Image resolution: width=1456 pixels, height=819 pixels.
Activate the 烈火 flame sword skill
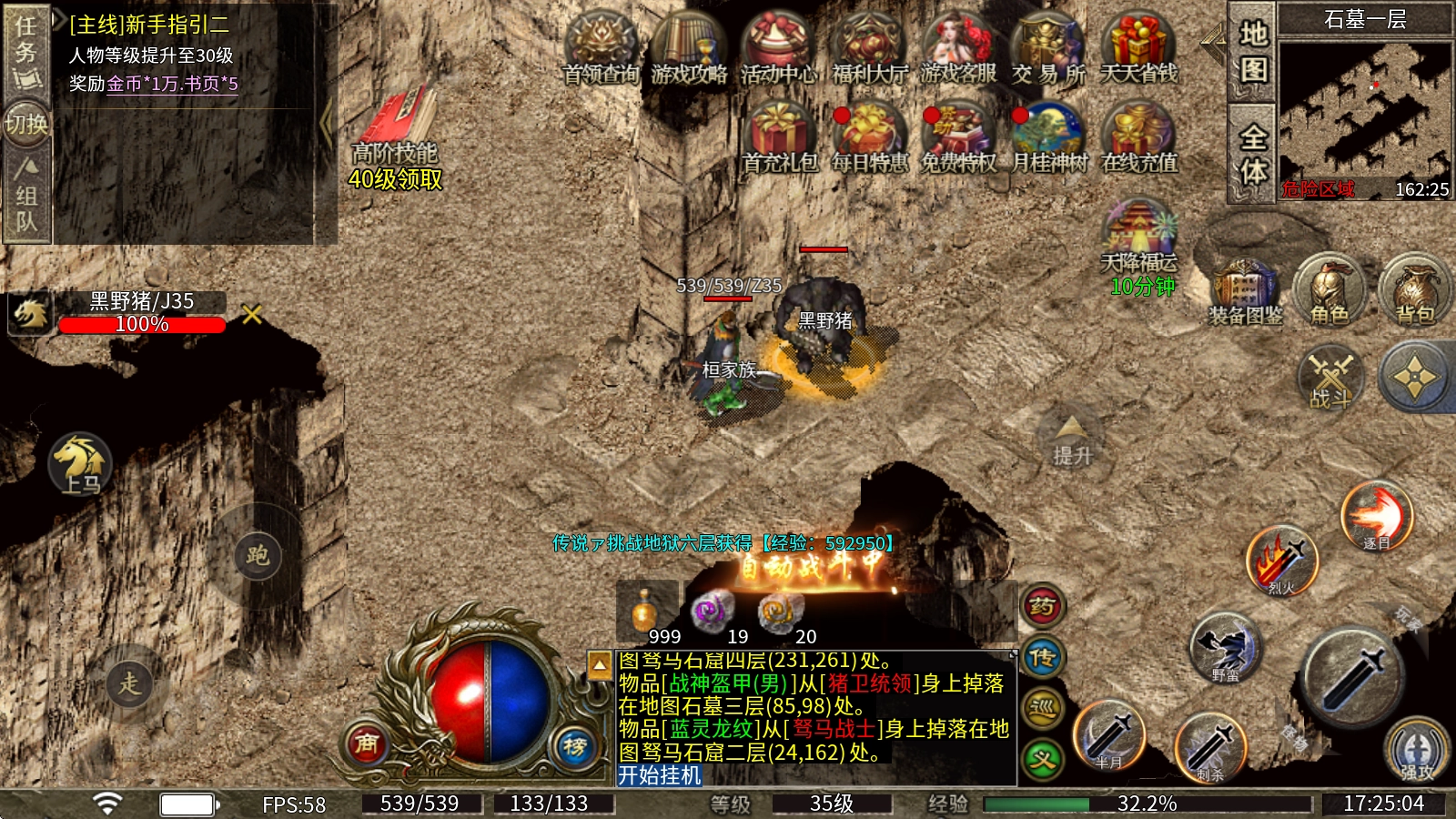pos(1281,561)
